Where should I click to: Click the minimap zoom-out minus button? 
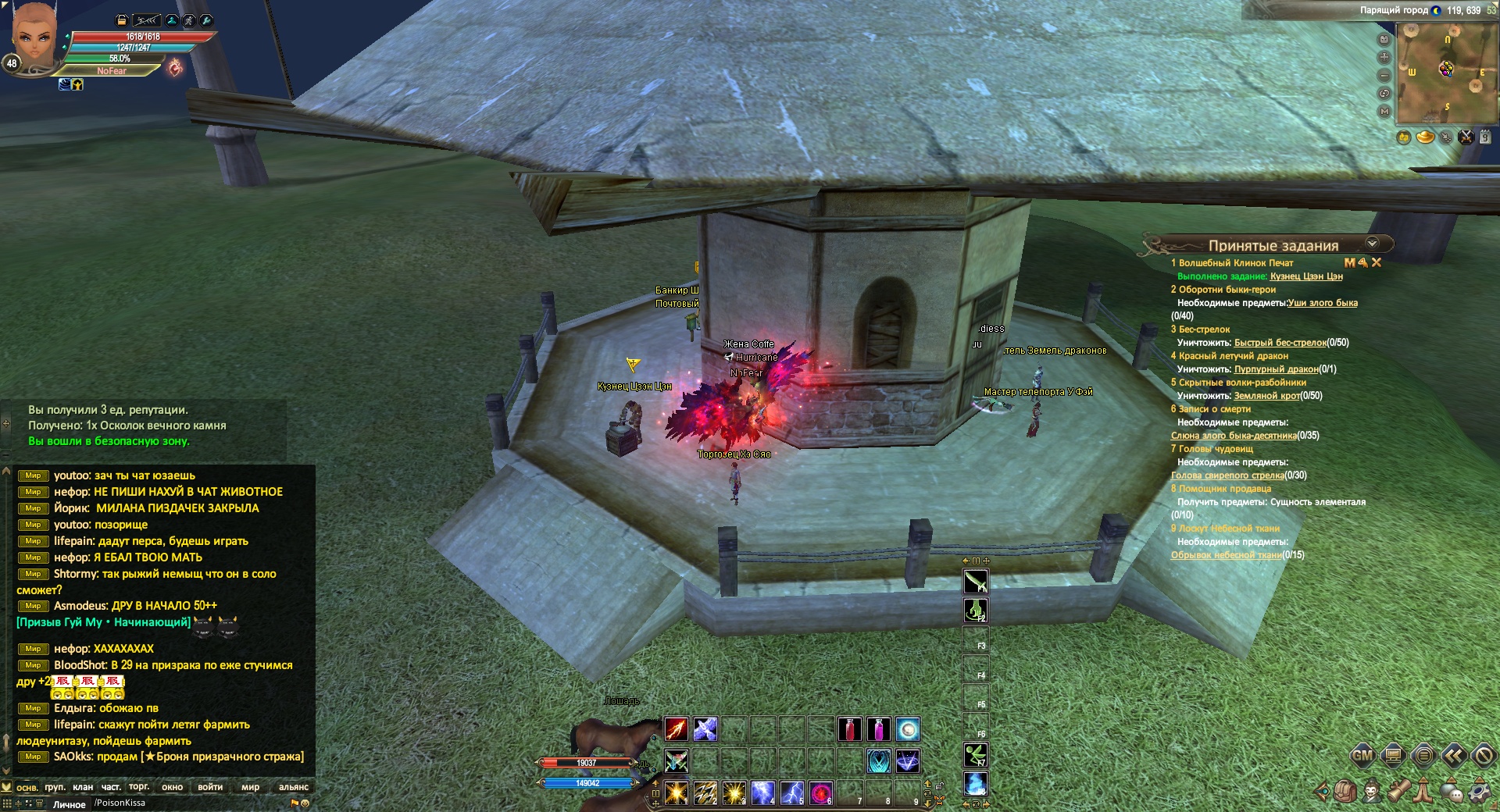click(x=1384, y=76)
